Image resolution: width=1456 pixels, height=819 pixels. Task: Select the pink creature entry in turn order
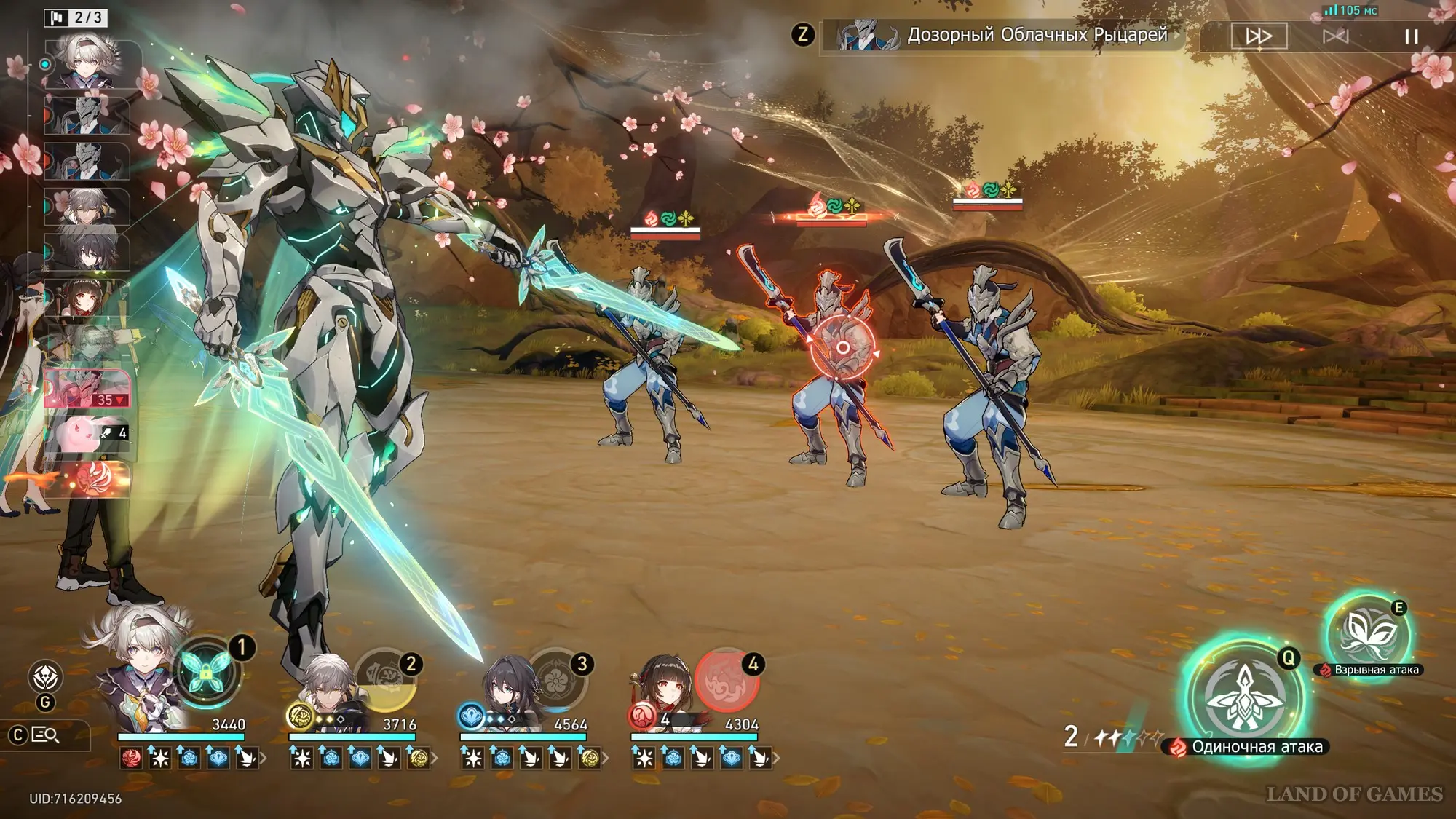87,434
